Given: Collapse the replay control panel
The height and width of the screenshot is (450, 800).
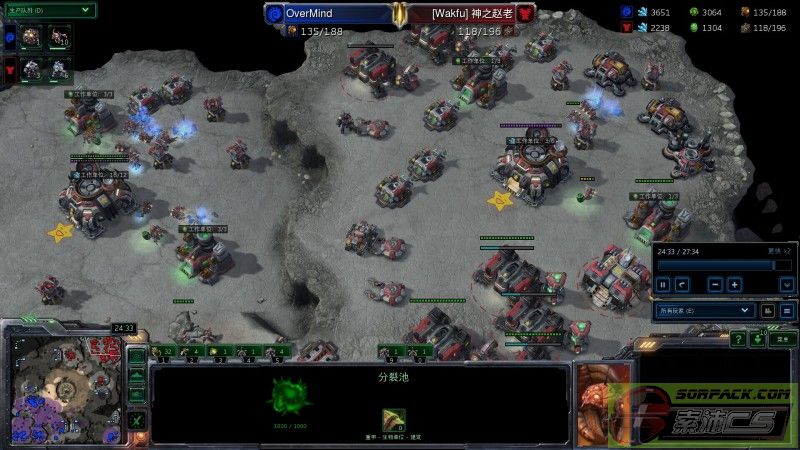Looking at the screenshot, I should [787, 284].
